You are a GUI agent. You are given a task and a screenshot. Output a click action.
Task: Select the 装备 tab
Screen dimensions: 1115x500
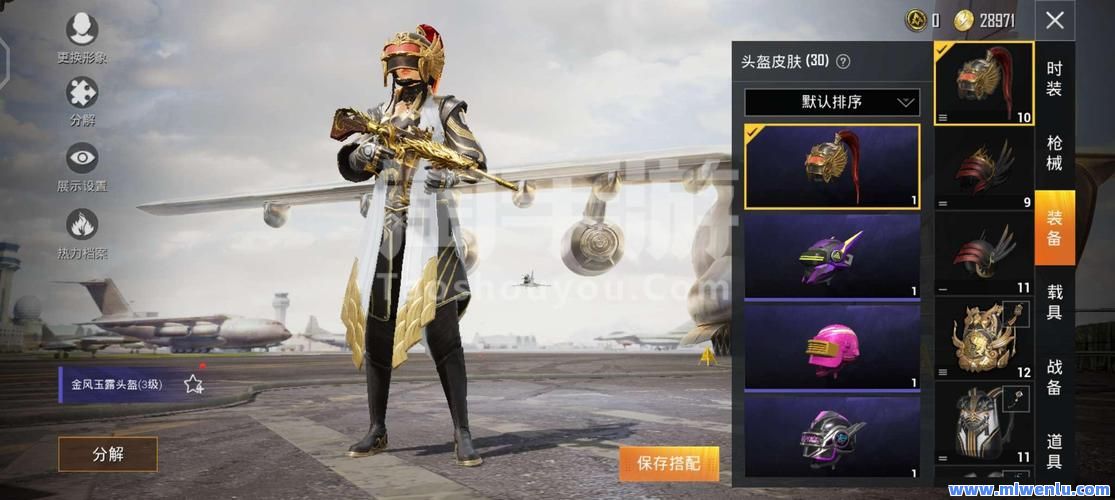(1054, 227)
